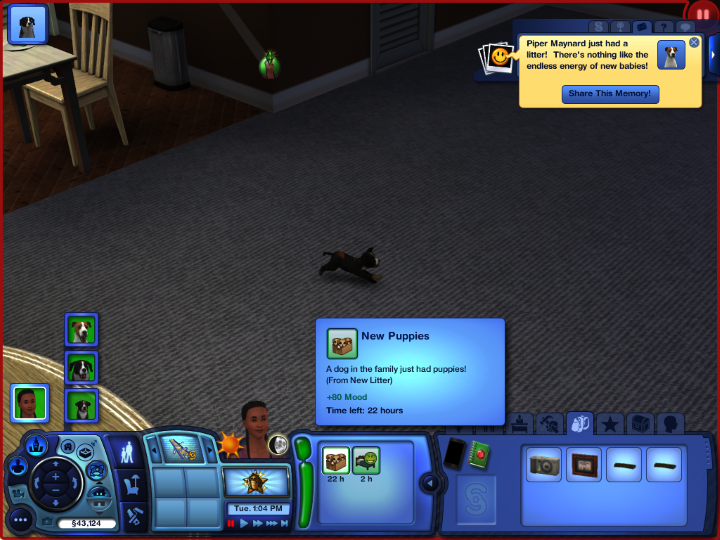The image size is (720, 540).
Task: Select the Sim portrait in household panel
Action: (30, 402)
